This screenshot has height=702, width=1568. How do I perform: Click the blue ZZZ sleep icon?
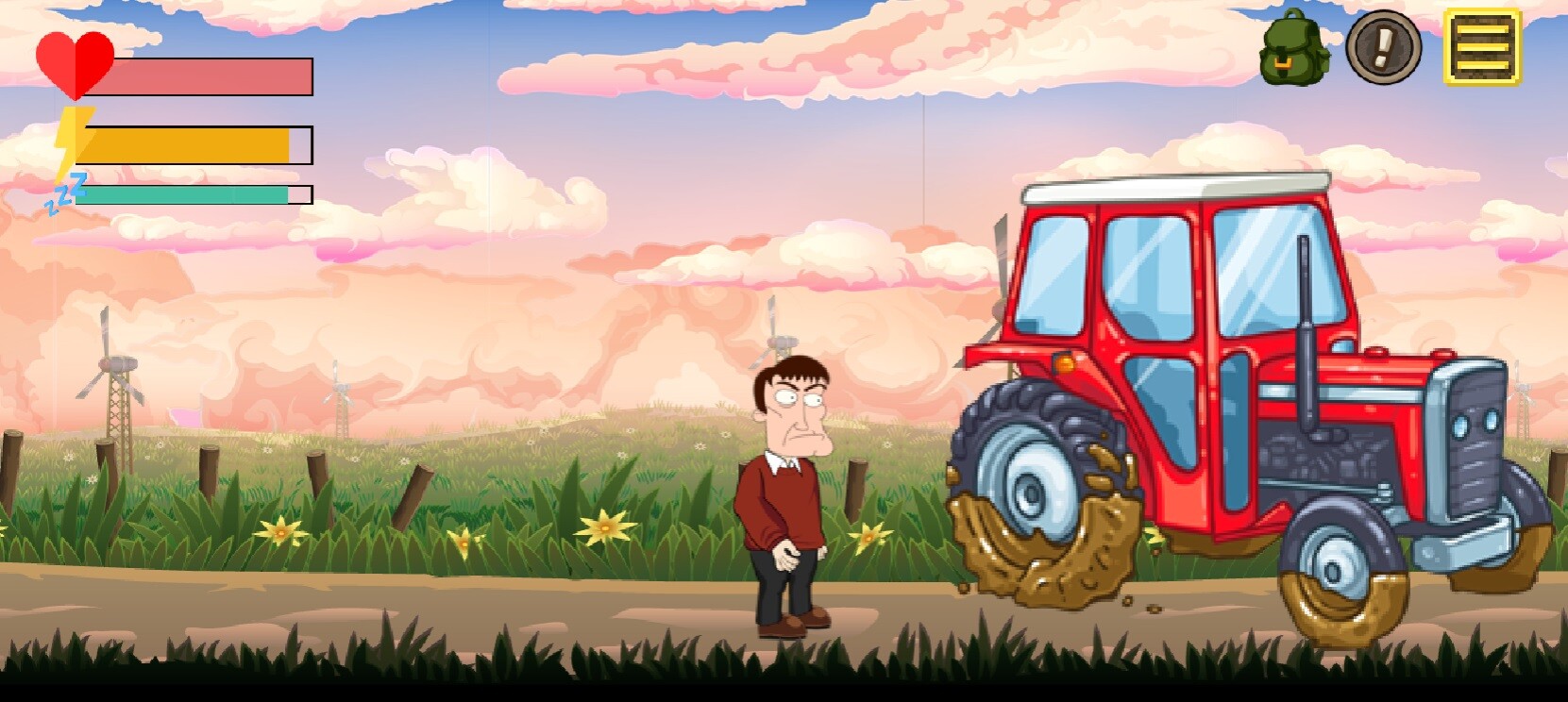coord(62,193)
